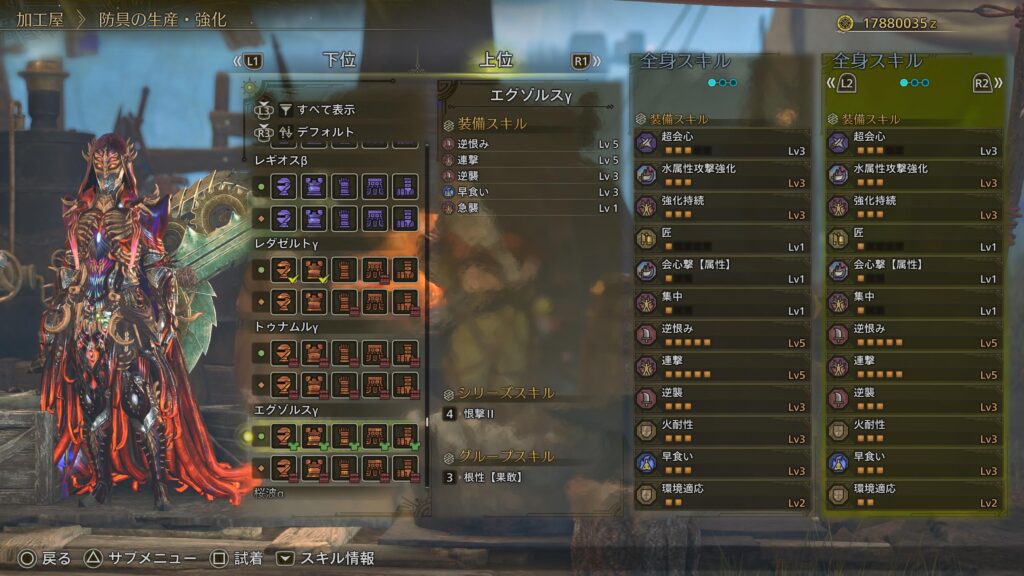Image resolution: width=1024 pixels, height=576 pixels.
Task: Change the デフォルト sort order
Action: point(325,132)
